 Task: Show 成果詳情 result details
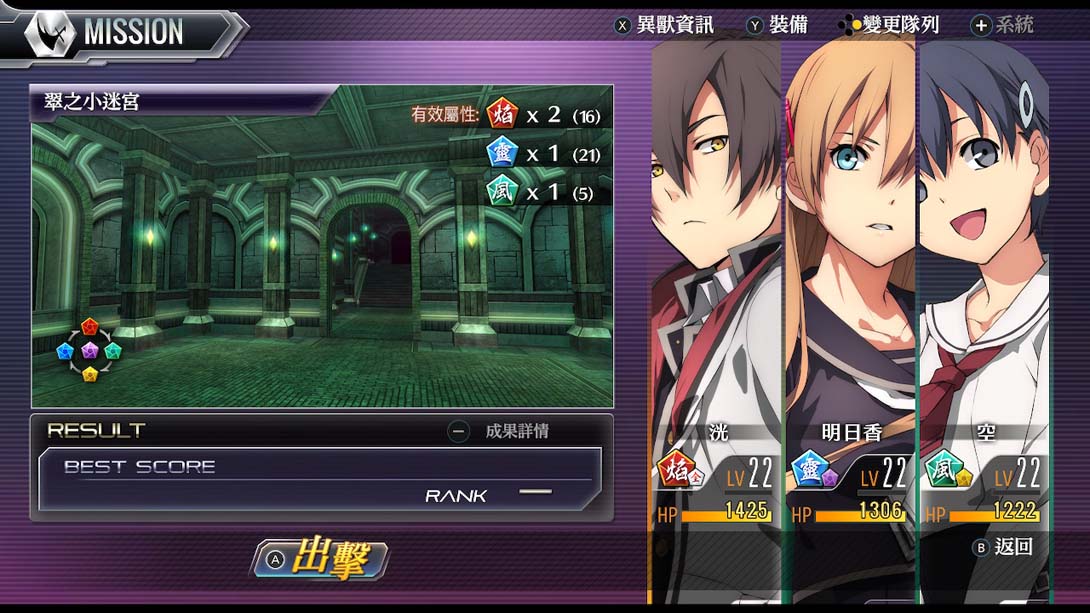(x=503, y=431)
